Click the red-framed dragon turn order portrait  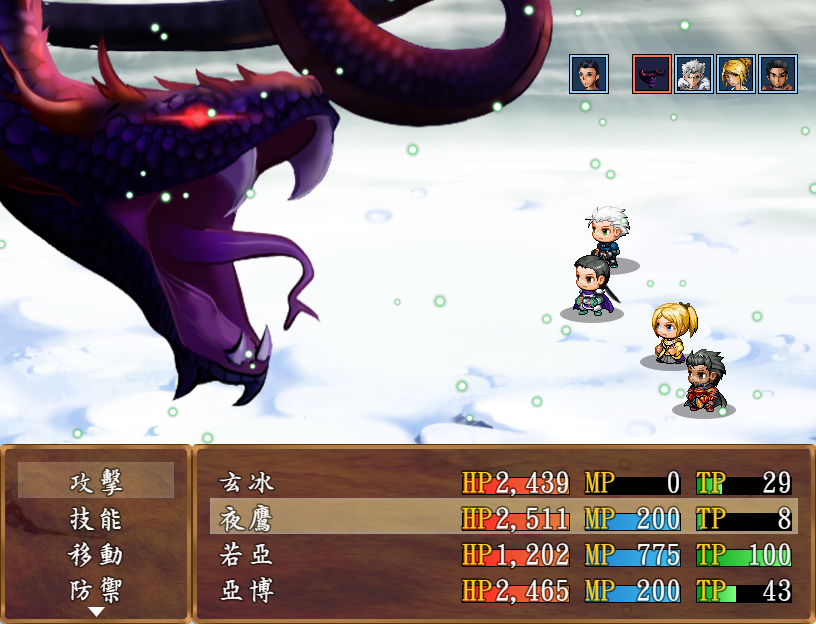(x=651, y=74)
